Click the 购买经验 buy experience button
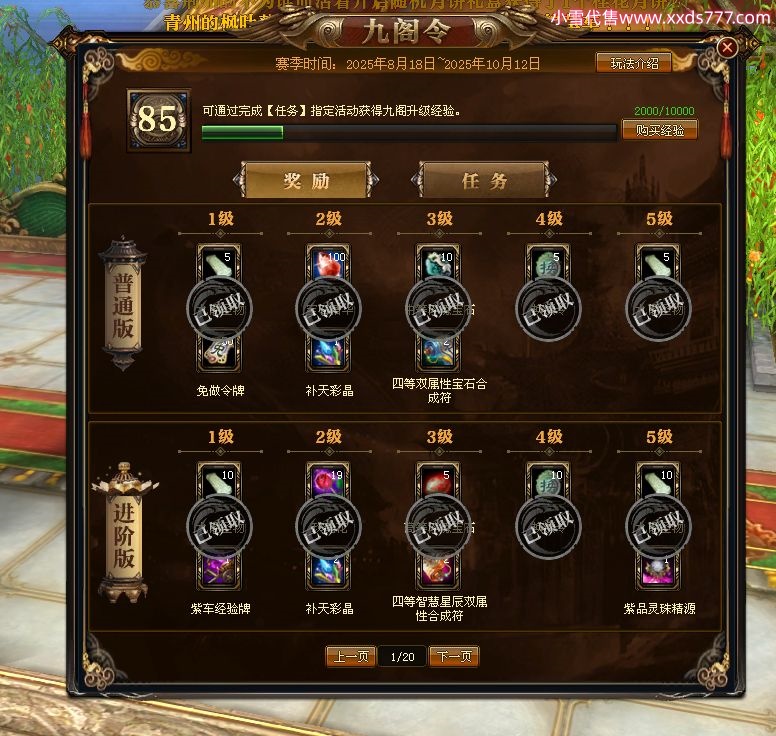 (659, 130)
